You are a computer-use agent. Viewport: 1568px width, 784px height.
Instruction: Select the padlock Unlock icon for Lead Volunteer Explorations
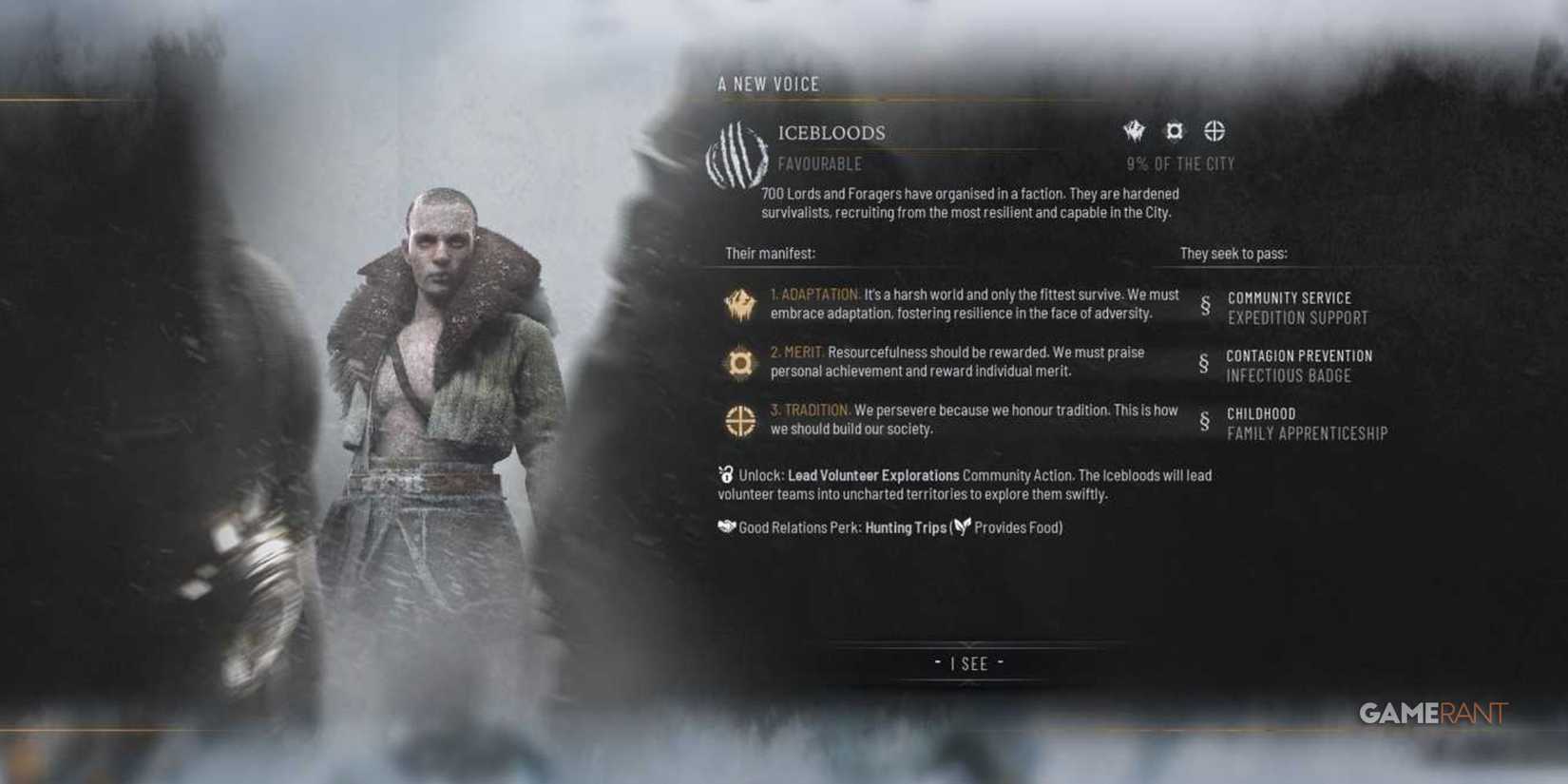tap(725, 474)
